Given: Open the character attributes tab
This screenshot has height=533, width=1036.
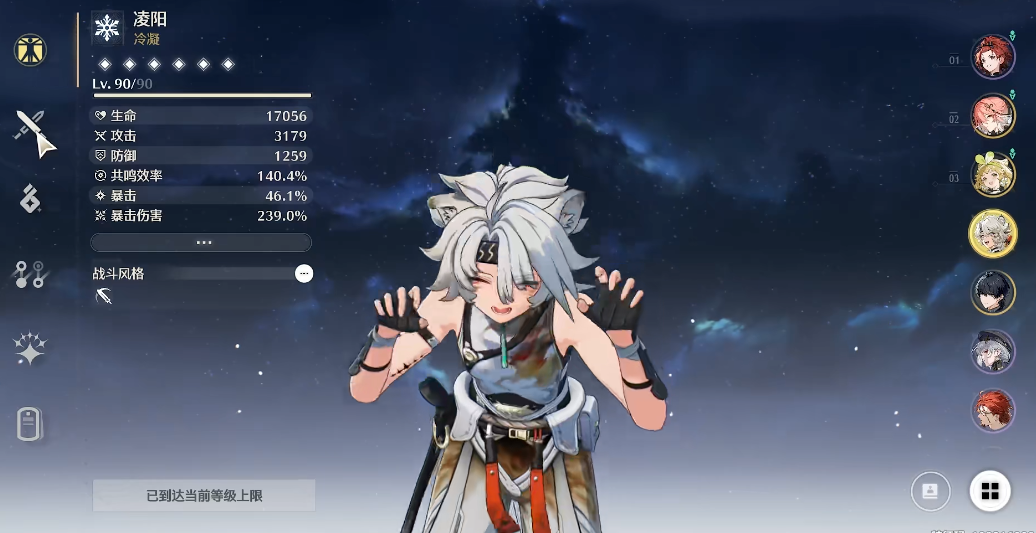Looking at the screenshot, I should click(x=31, y=50).
